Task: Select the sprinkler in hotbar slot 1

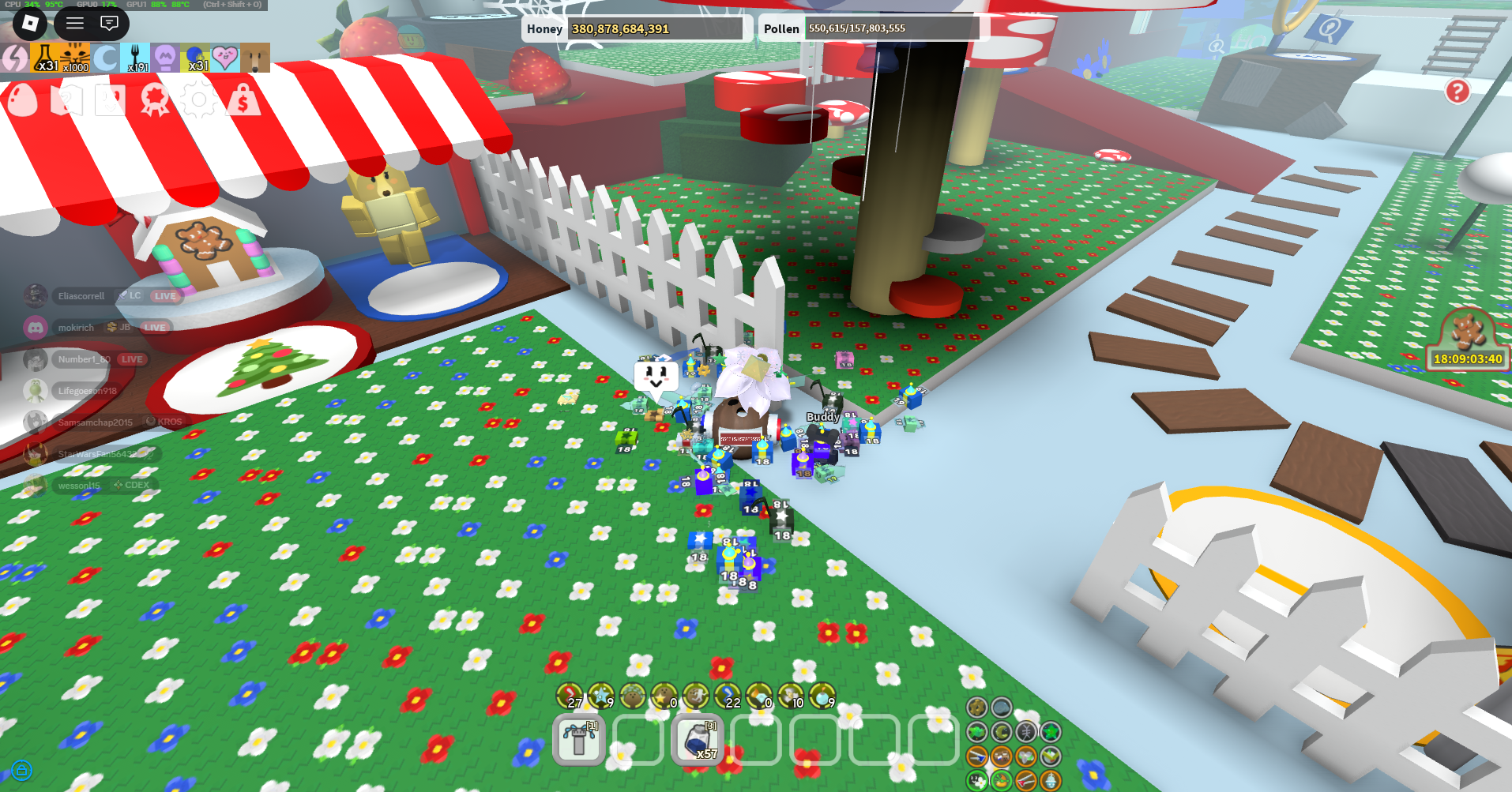Action: pos(578,739)
